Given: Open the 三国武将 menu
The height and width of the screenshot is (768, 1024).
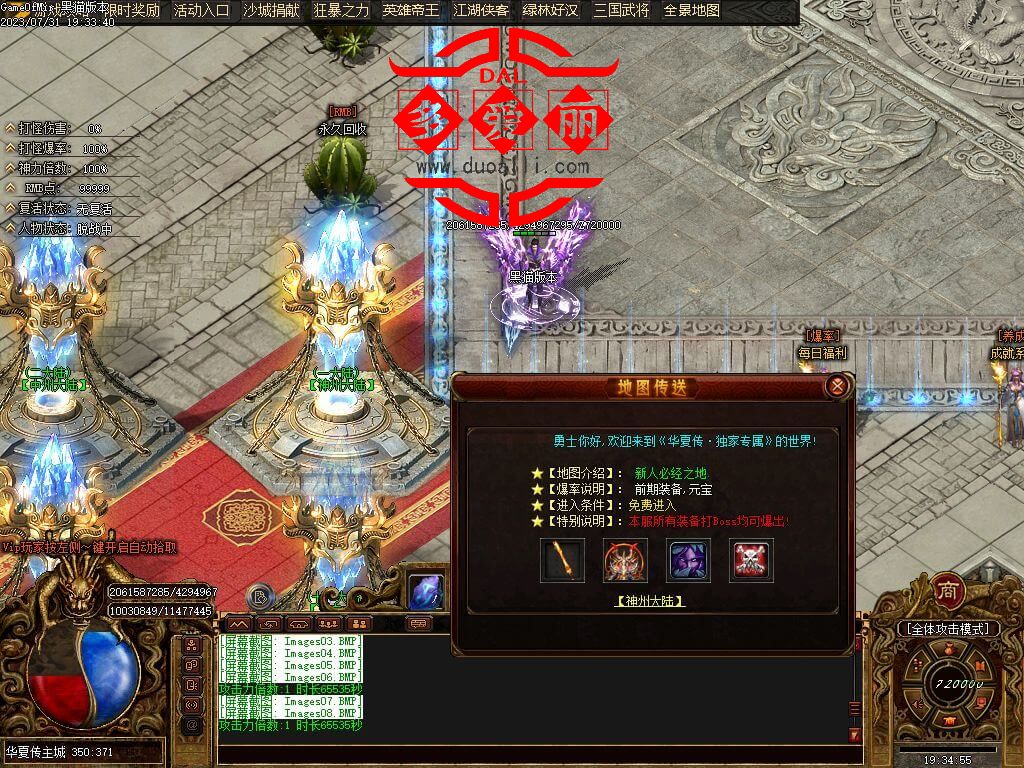Looking at the screenshot, I should tap(621, 11).
